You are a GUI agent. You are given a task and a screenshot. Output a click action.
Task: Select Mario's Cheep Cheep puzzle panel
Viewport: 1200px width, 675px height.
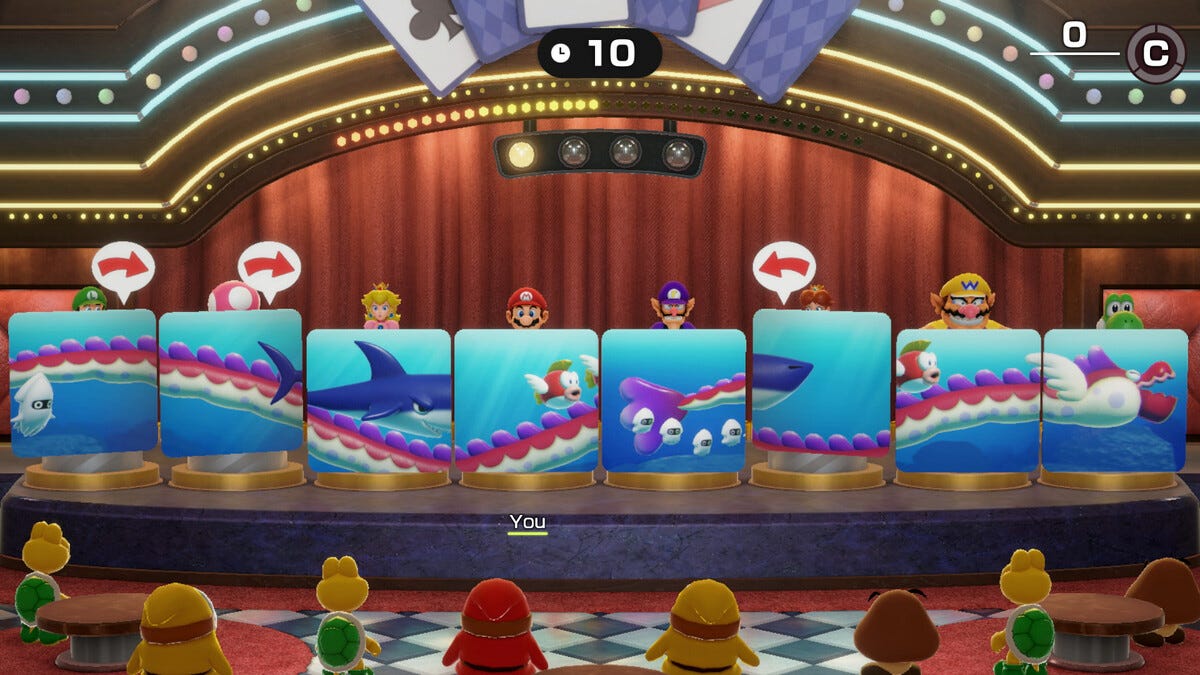point(526,400)
